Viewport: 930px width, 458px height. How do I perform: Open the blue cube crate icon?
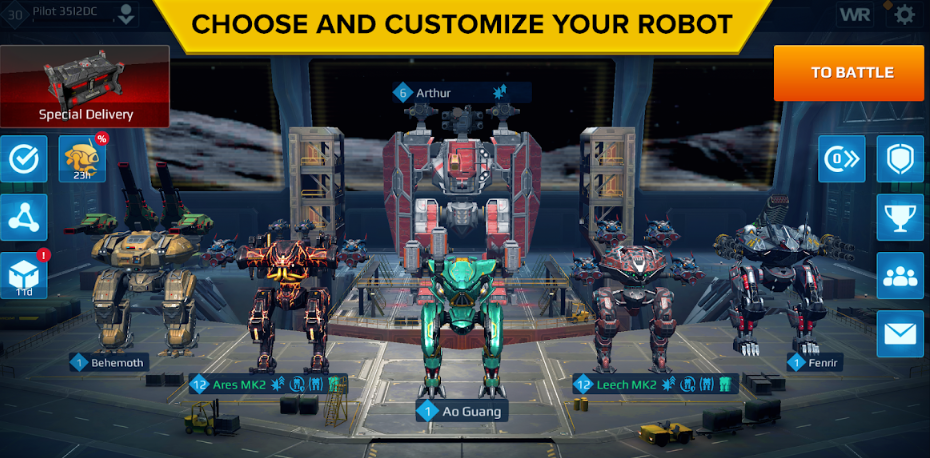pos(23,275)
